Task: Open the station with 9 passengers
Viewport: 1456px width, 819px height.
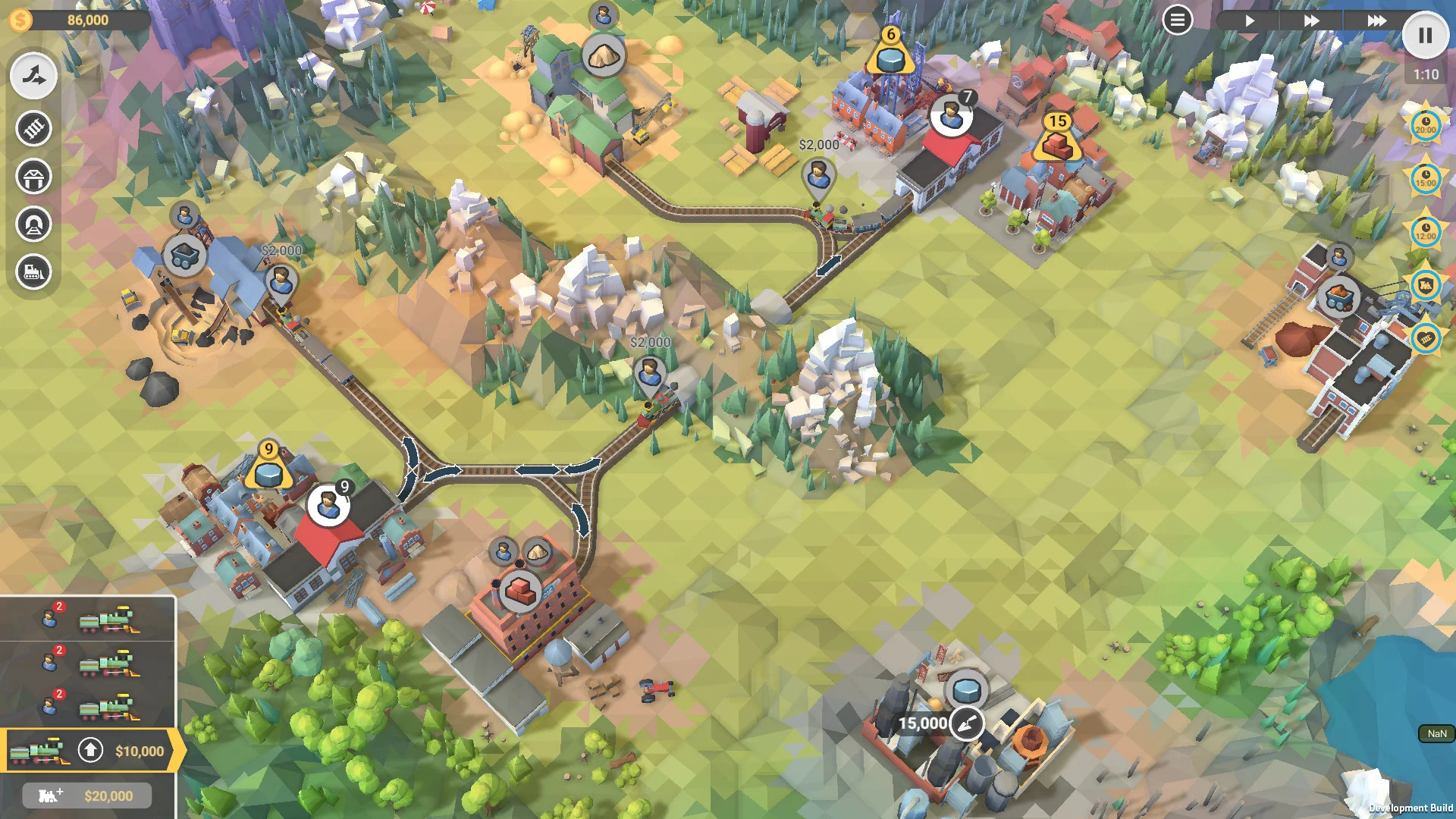Action: [328, 504]
